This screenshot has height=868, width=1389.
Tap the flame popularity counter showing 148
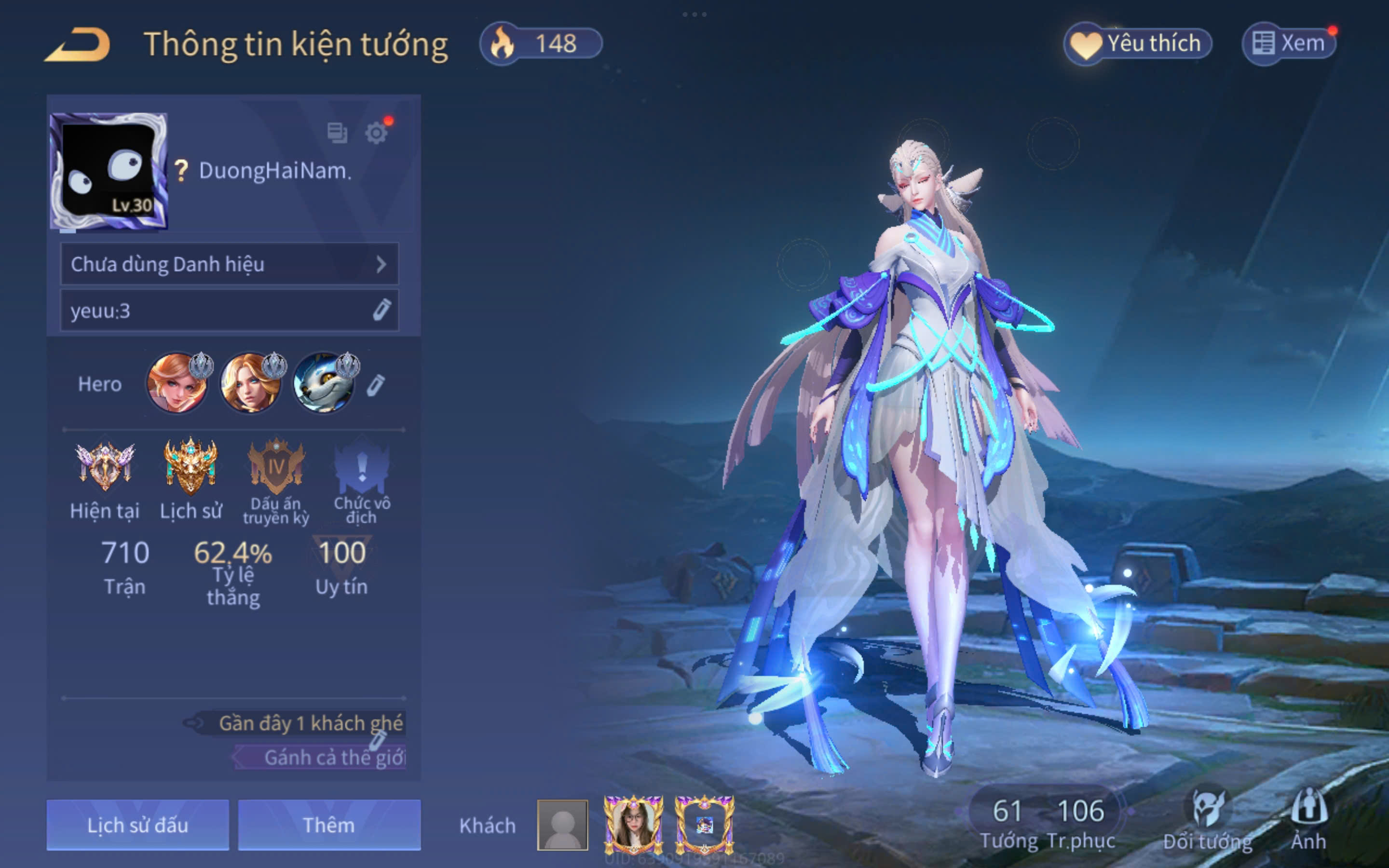[x=541, y=43]
